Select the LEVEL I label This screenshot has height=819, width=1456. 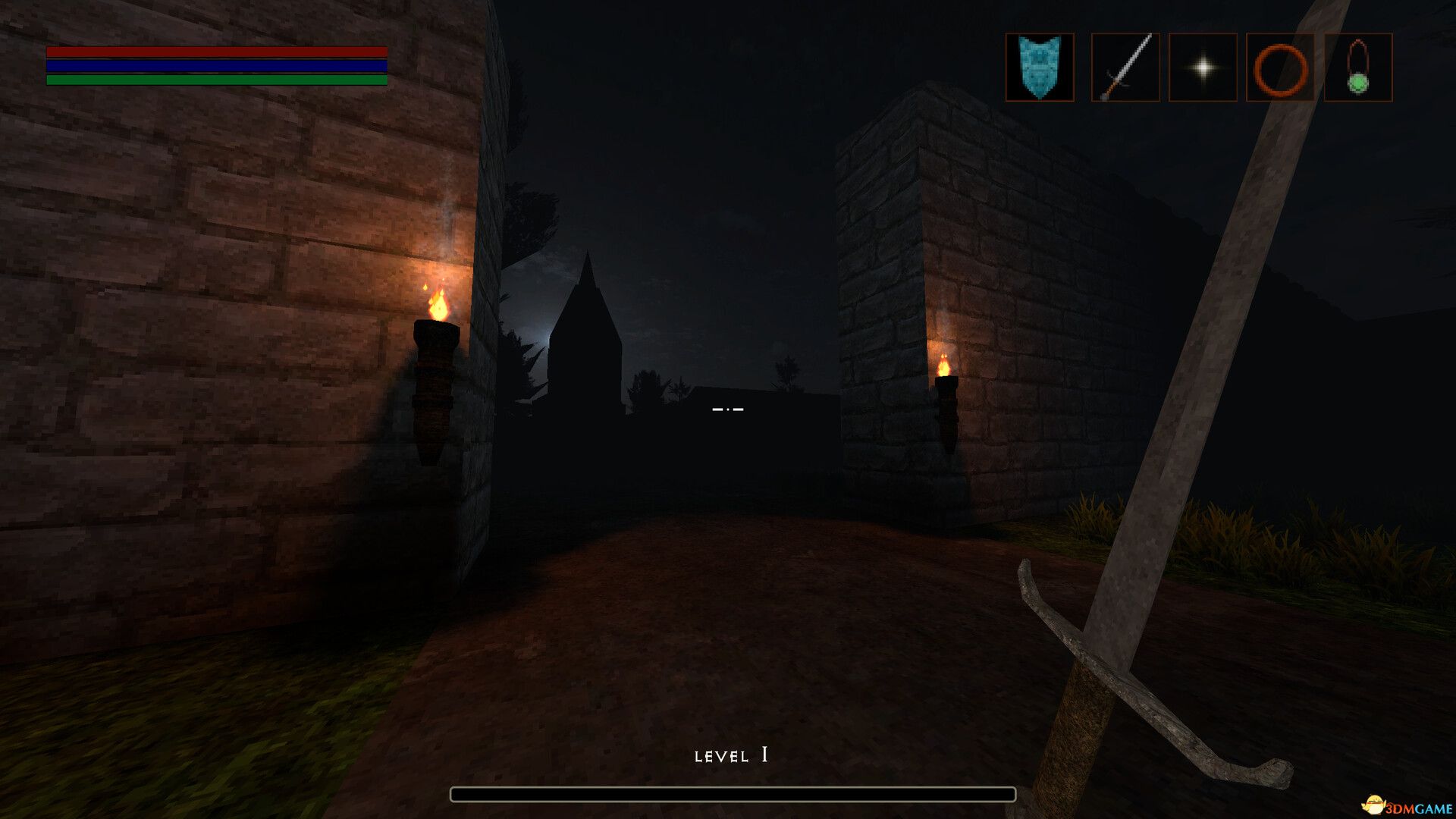point(730,755)
